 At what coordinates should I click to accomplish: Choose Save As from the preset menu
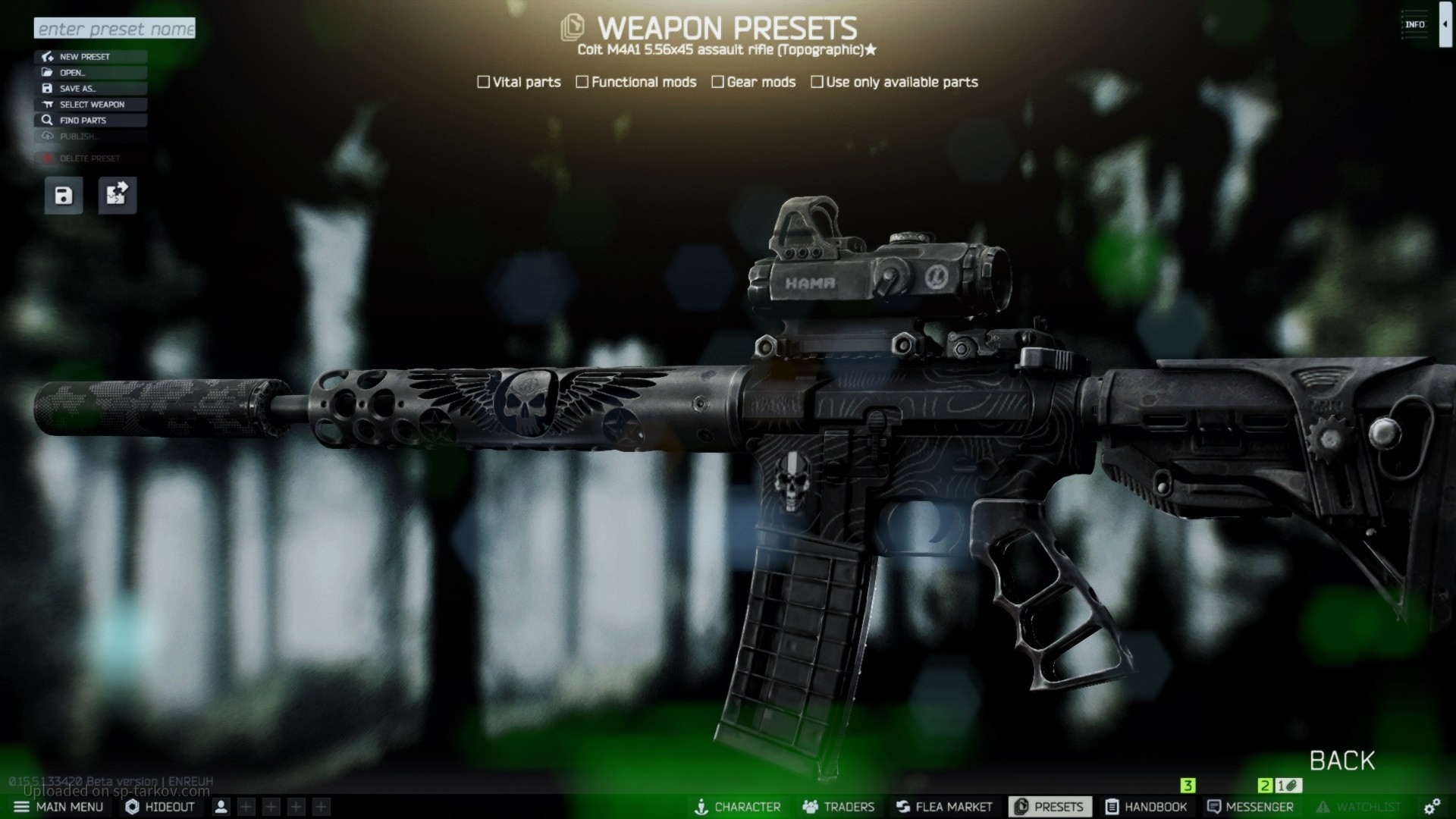90,89
